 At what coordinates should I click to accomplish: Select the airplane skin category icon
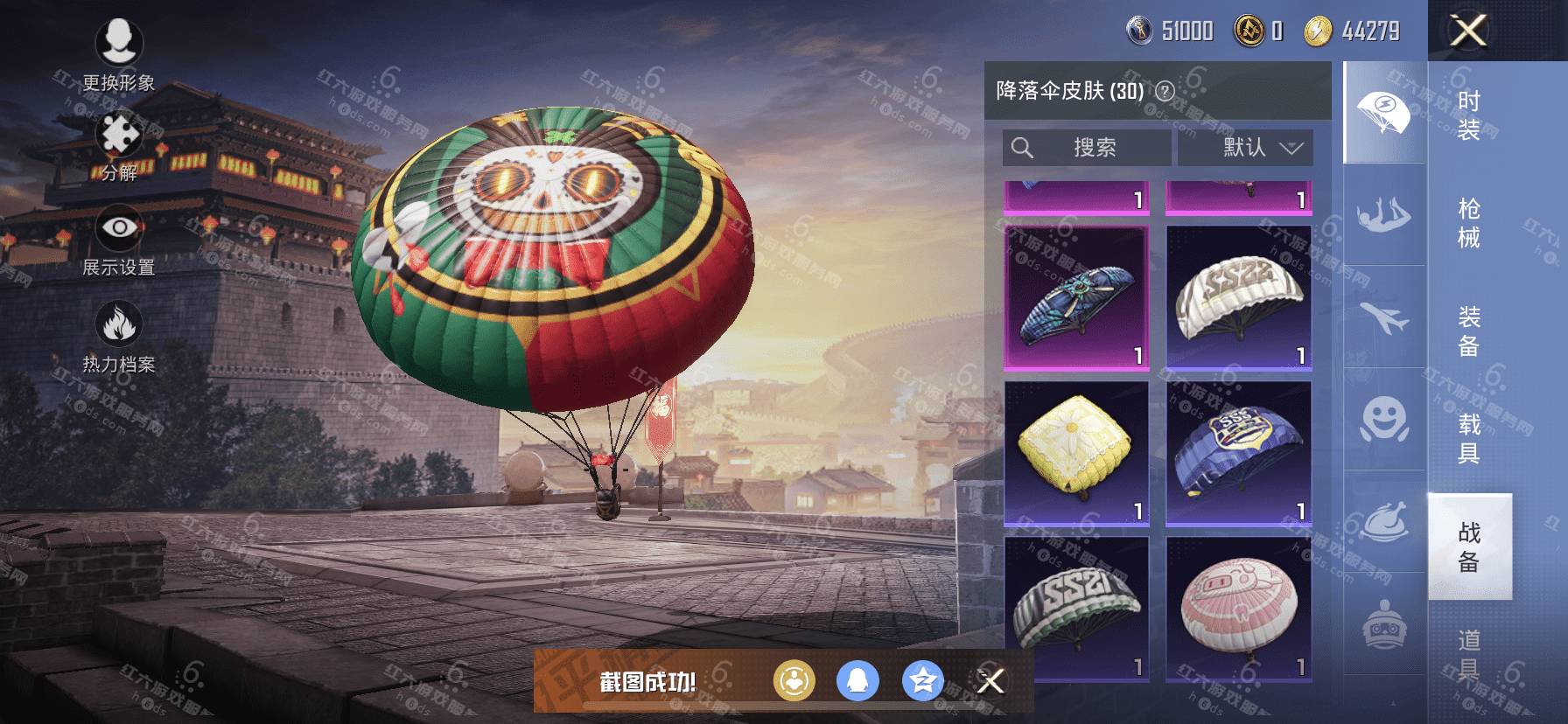pos(1384,317)
